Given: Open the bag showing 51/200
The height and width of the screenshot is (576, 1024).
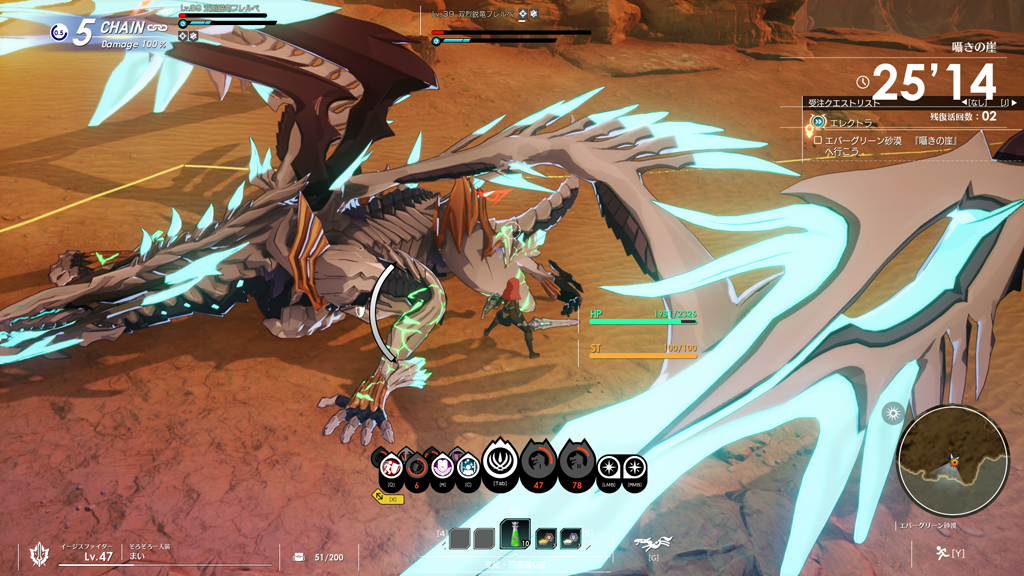Looking at the screenshot, I should (x=299, y=556).
